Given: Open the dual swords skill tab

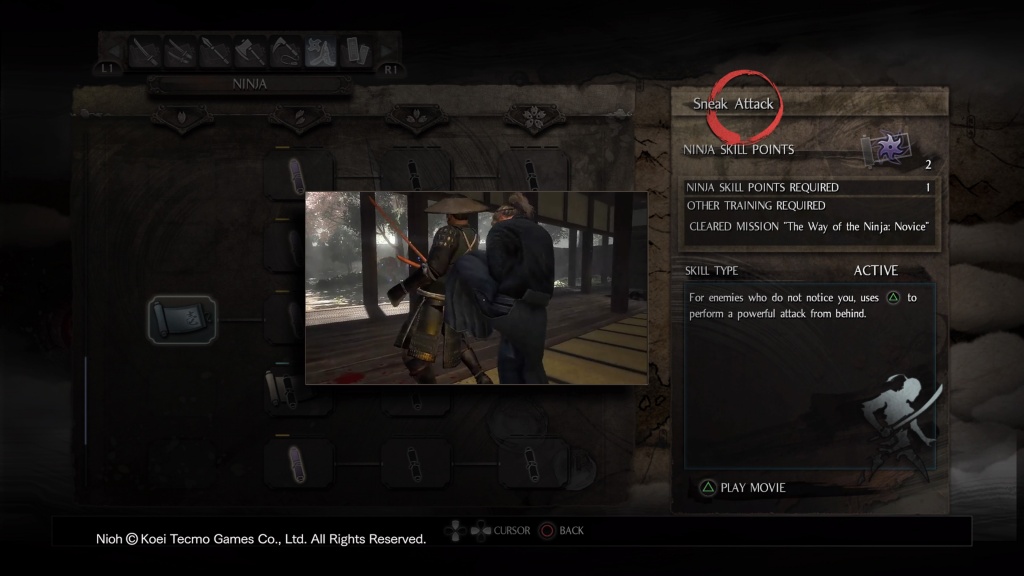Looking at the screenshot, I should 179,52.
